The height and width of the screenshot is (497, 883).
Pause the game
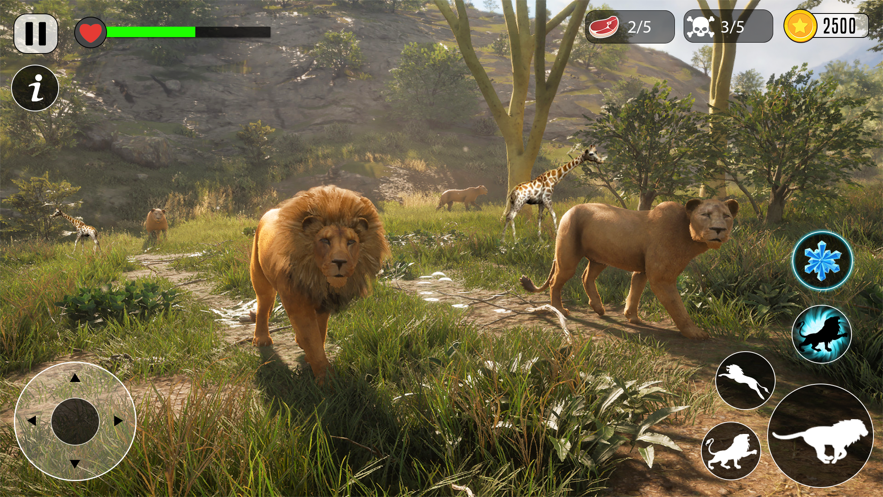(x=35, y=33)
